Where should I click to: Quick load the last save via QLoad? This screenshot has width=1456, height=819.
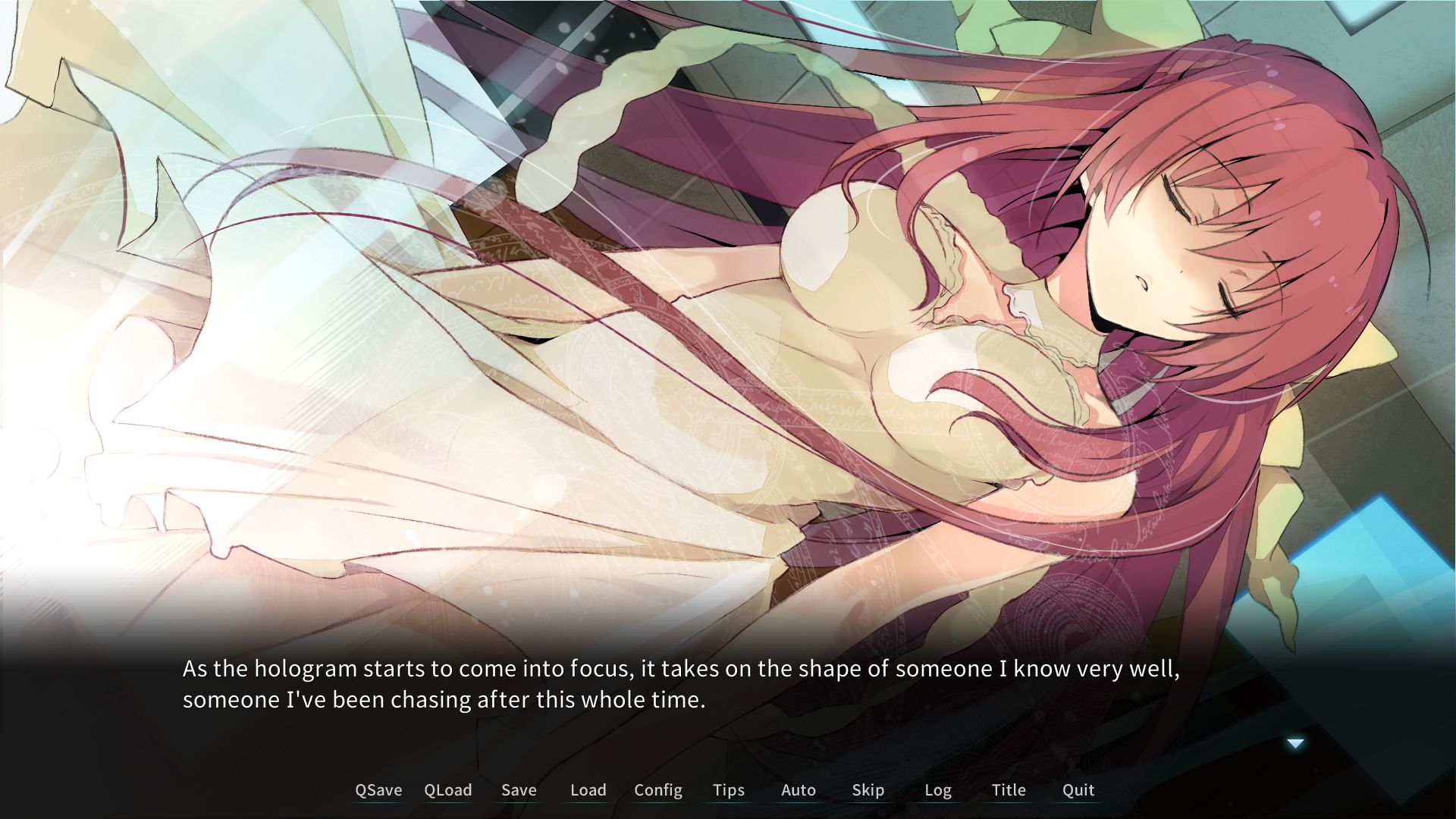pyautogui.click(x=448, y=789)
